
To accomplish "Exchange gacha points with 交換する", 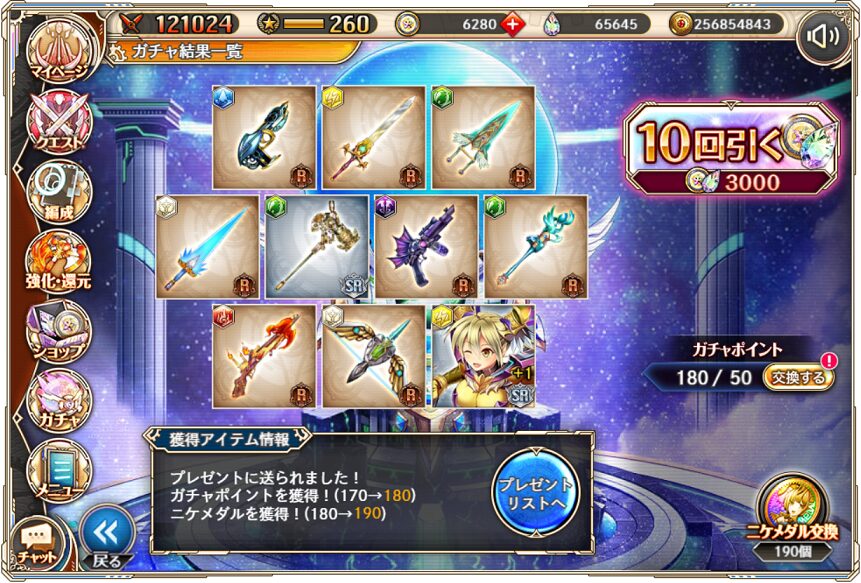I will [x=800, y=378].
